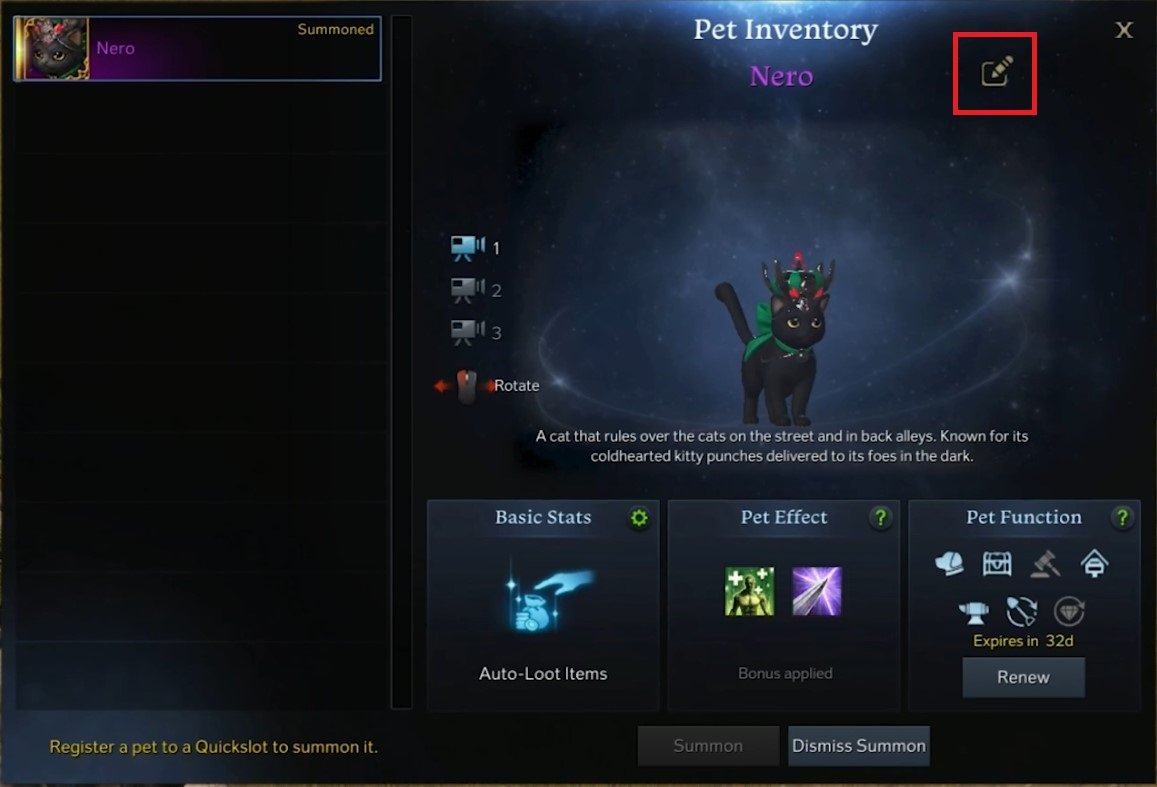Dismiss the summoned pet
Viewport: 1157px width, 787px height.
859,746
